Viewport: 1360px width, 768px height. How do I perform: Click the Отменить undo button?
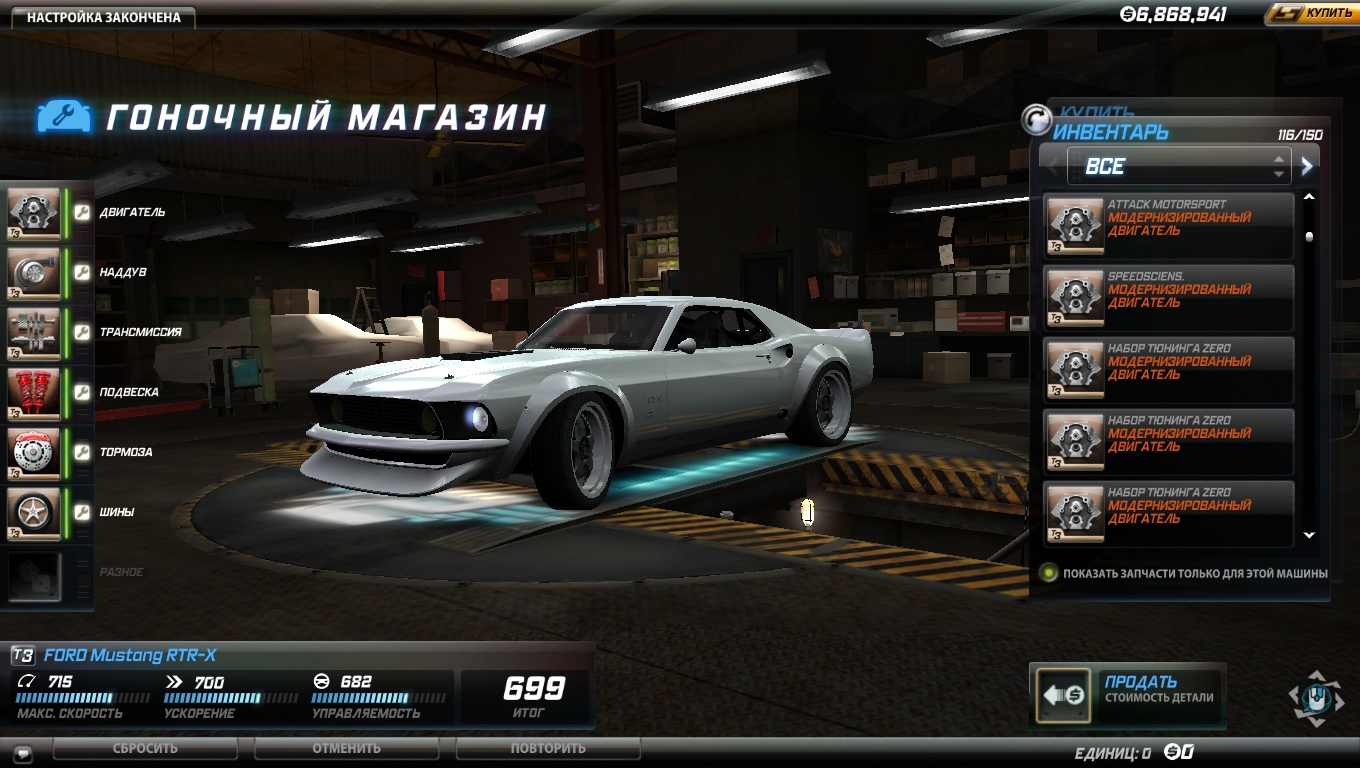[x=346, y=748]
